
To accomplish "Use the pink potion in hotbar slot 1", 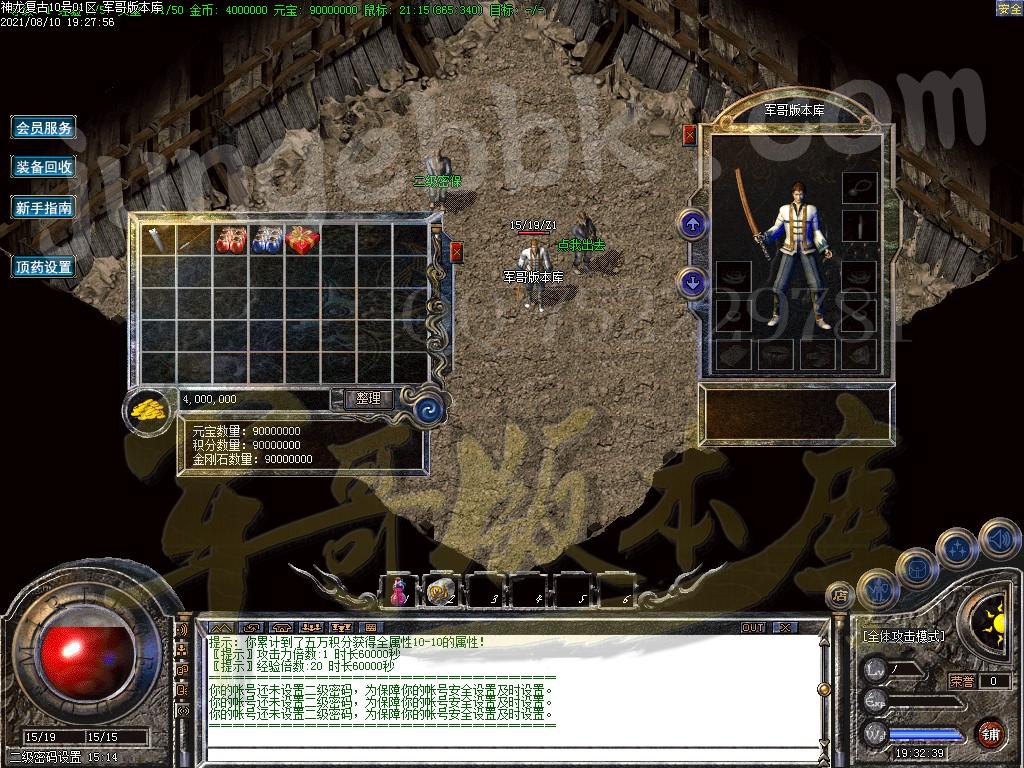I will tap(398, 591).
